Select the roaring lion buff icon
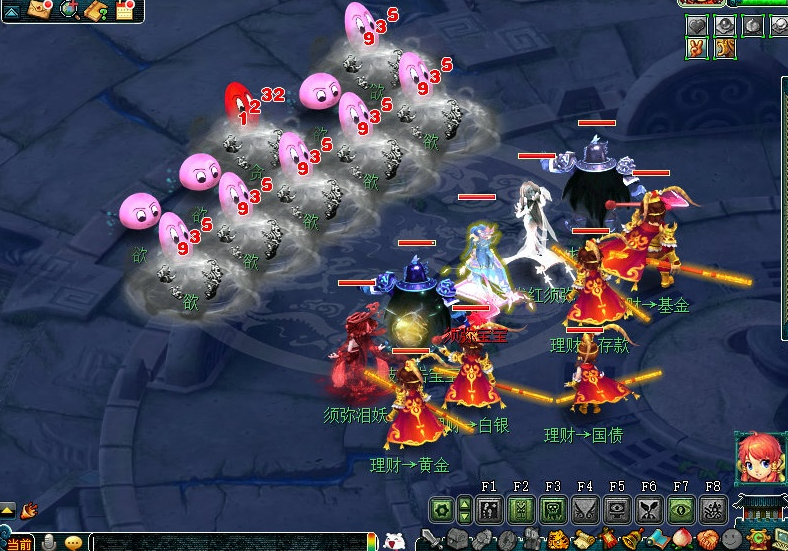 [x=723, y=47]
